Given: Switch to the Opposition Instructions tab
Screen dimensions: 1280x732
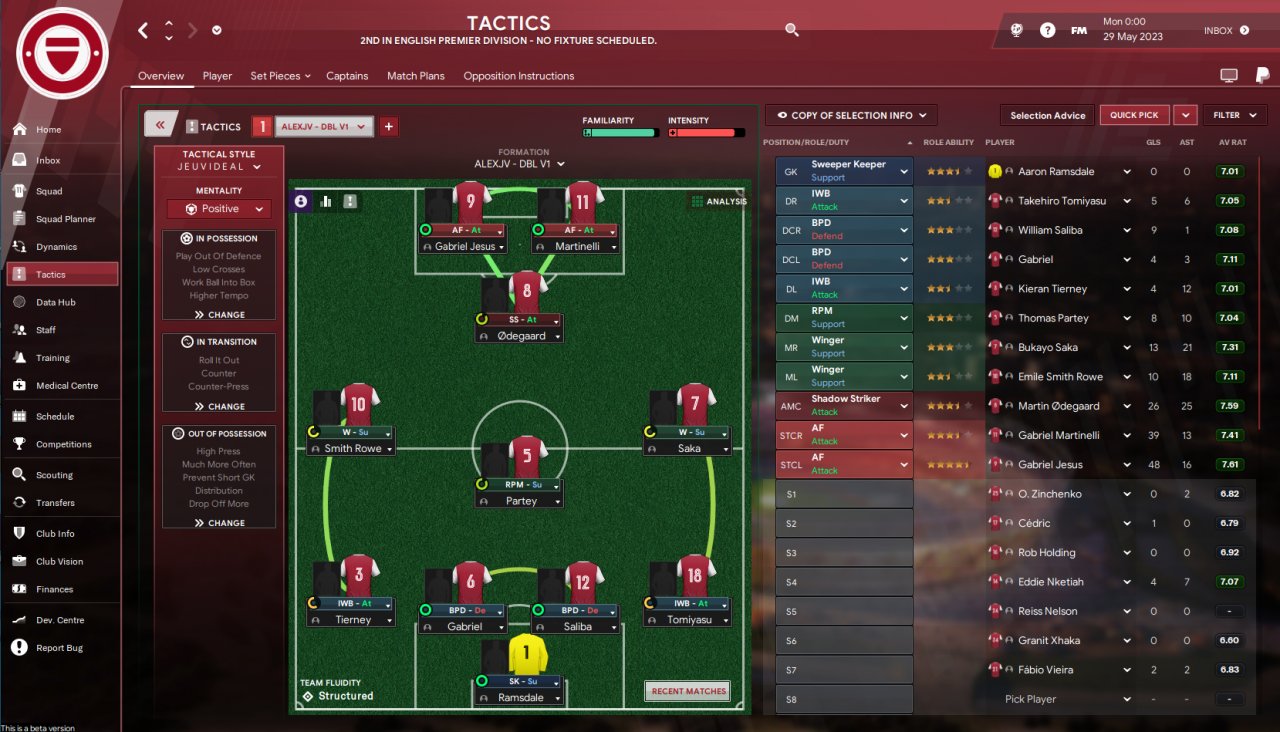Looking at the screenshot, I should pos(518,76).
